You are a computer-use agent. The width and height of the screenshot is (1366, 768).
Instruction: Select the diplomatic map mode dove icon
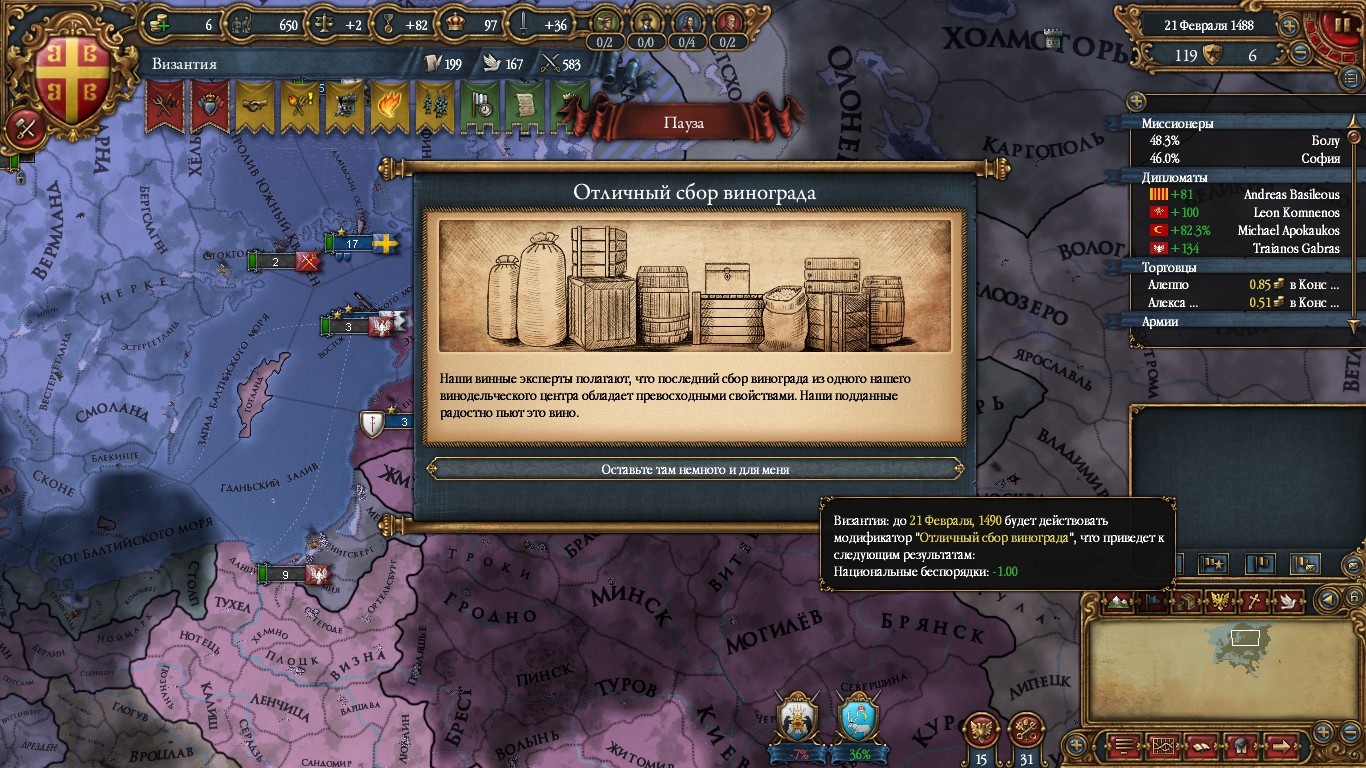pos(1289,601)
